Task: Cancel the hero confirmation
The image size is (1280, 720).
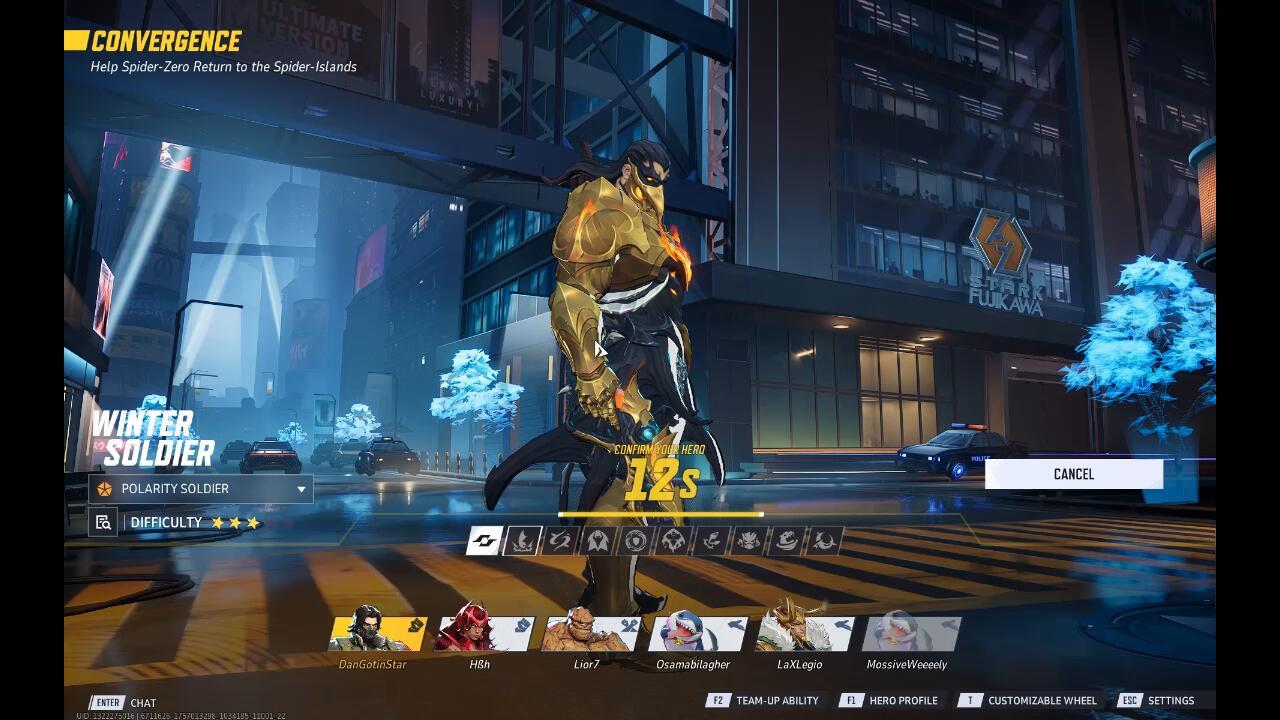Action: pyautogui.click(x=1073, y=474)
